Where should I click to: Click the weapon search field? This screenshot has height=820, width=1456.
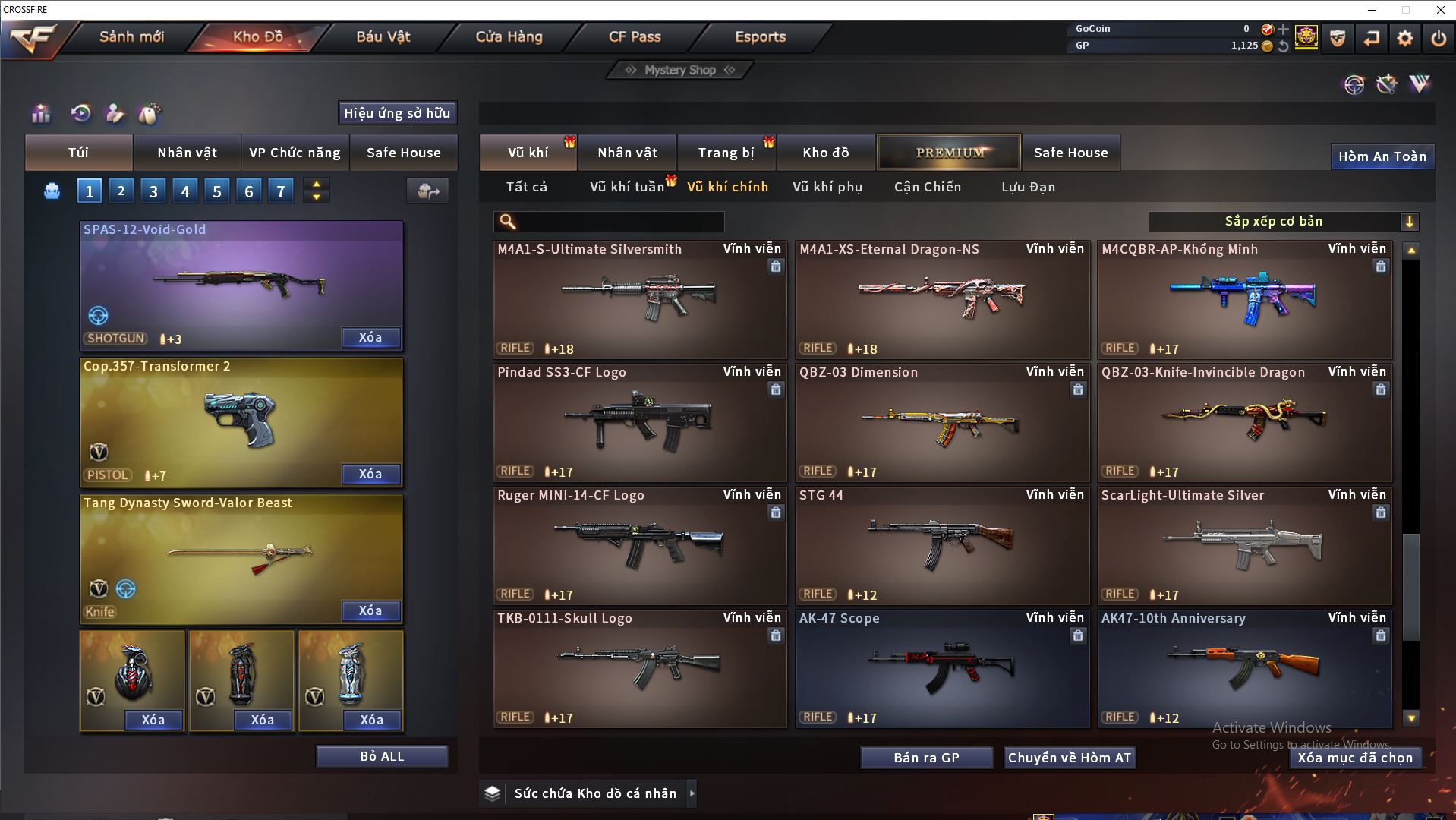(x=619, y=222)
